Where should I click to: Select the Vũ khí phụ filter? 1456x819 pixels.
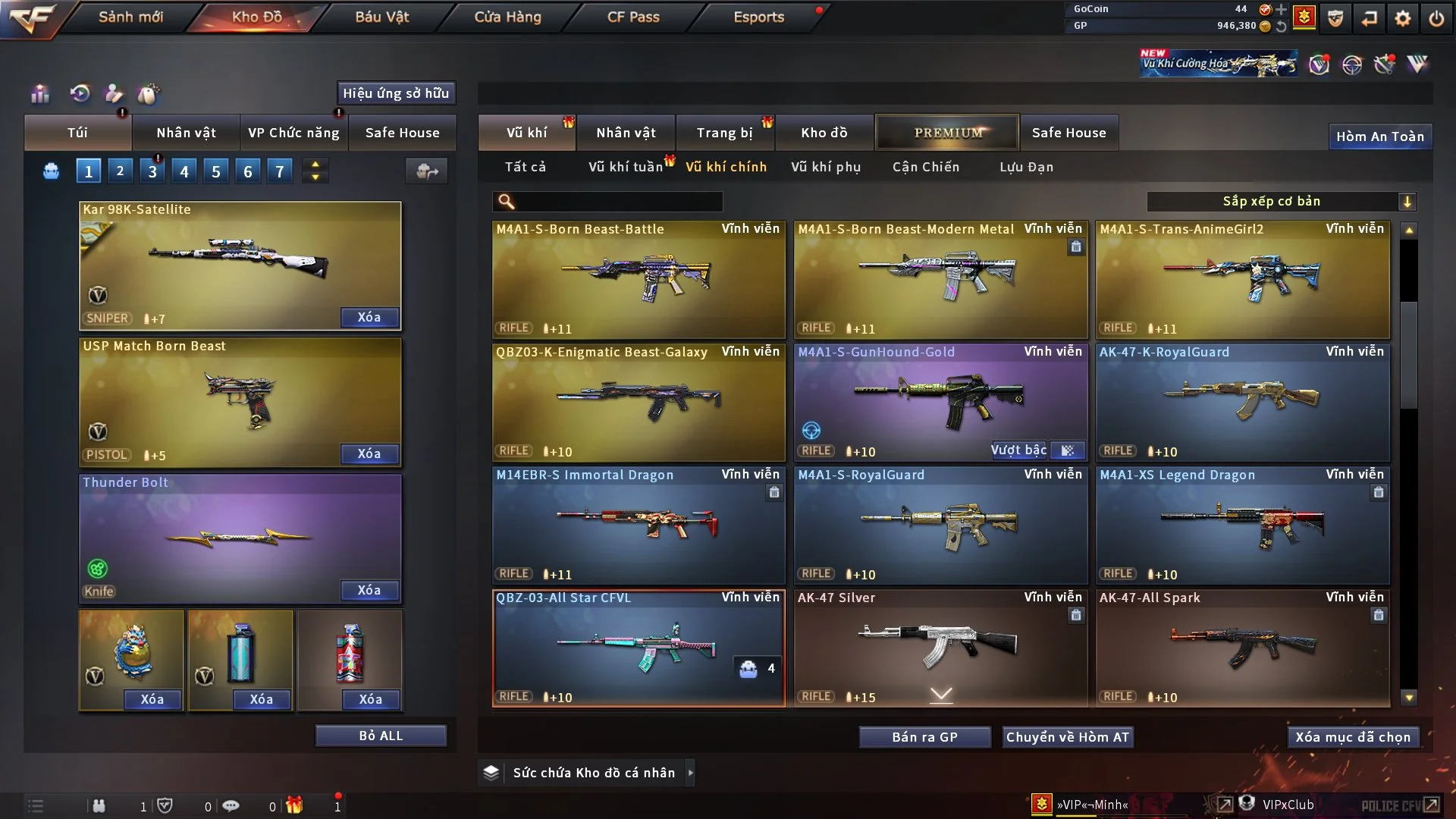click(x=825, y=167)
